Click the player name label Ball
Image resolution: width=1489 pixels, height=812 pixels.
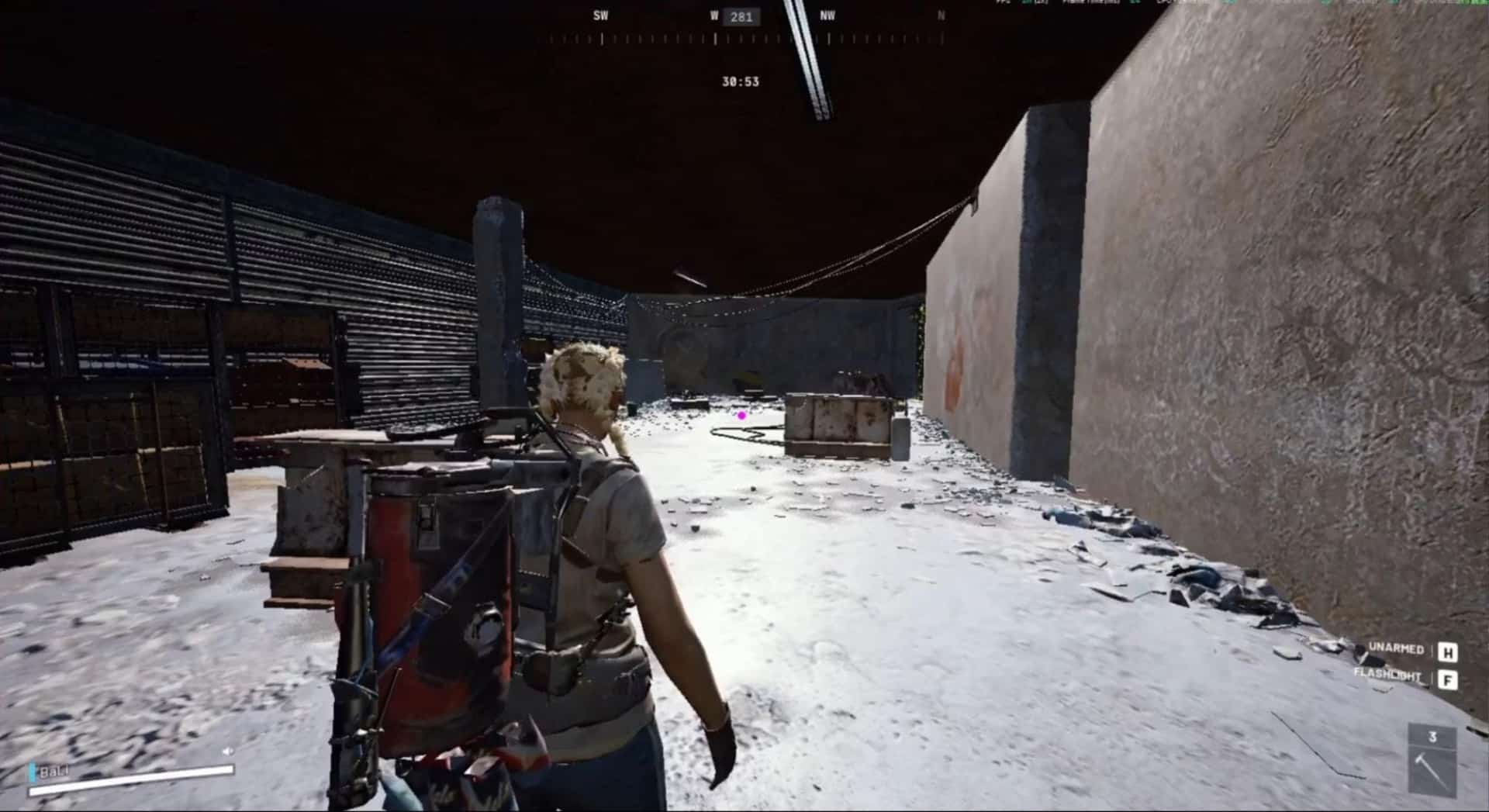53,772
